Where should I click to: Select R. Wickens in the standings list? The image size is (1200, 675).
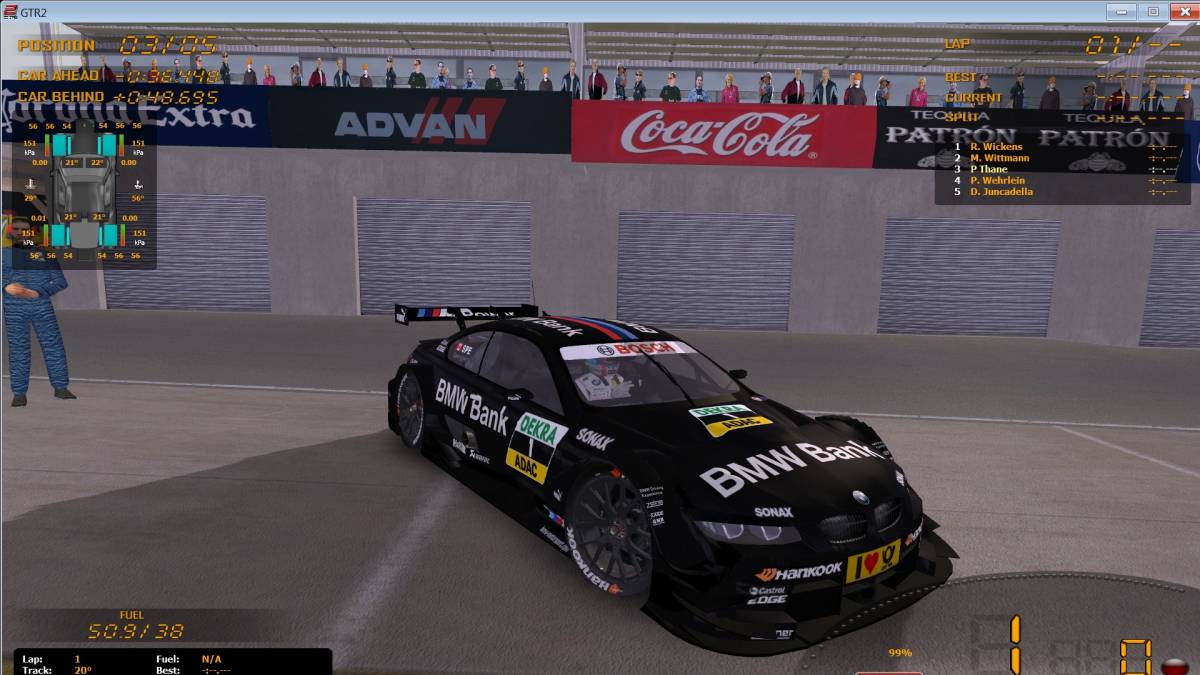(x=995, y=147)
